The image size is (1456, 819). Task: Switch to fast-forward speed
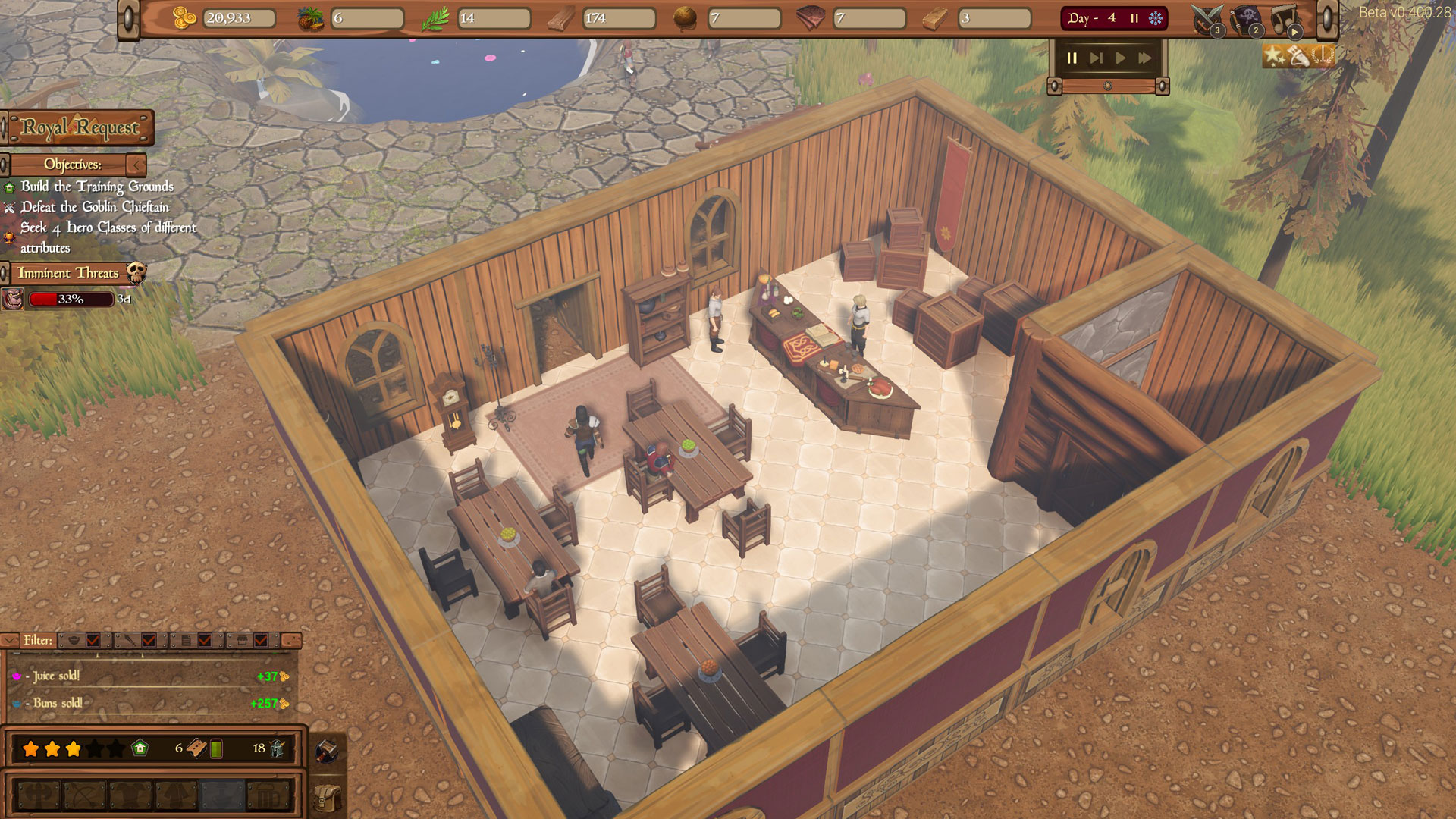pyautogui.click(x=1144, y=58)
